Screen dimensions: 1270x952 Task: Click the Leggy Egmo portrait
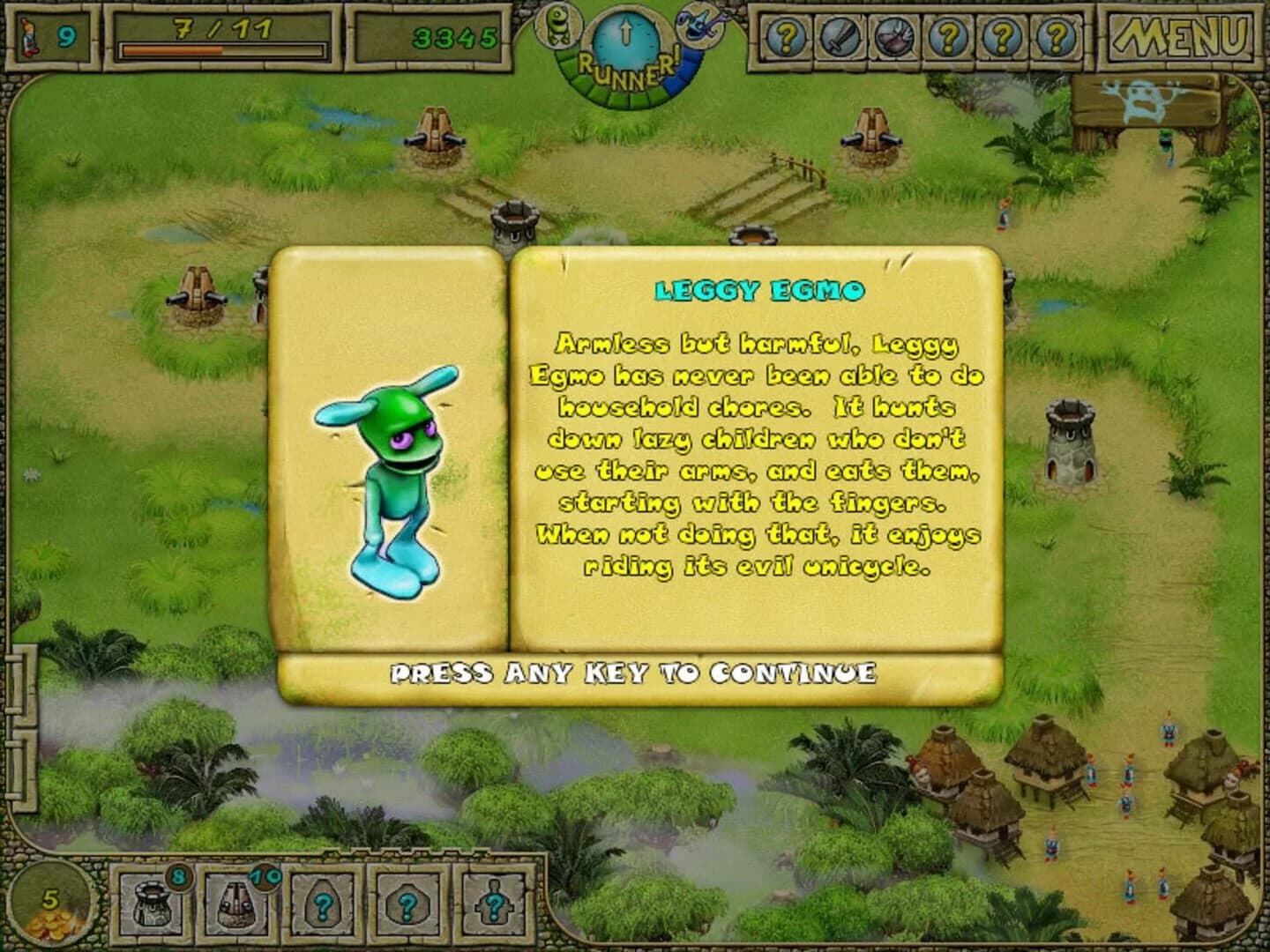tap(391, 480)
